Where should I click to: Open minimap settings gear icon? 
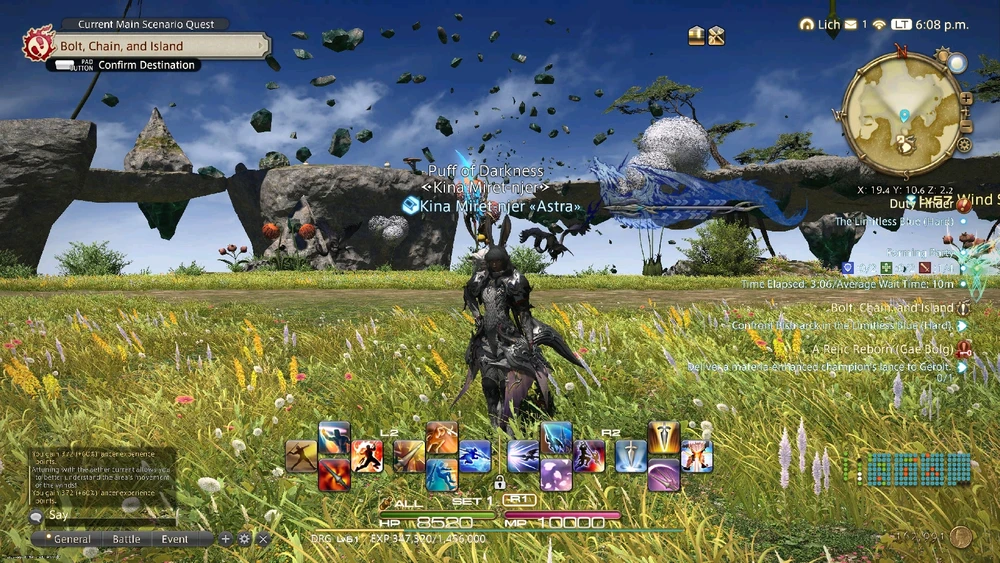tap(964, 144)
